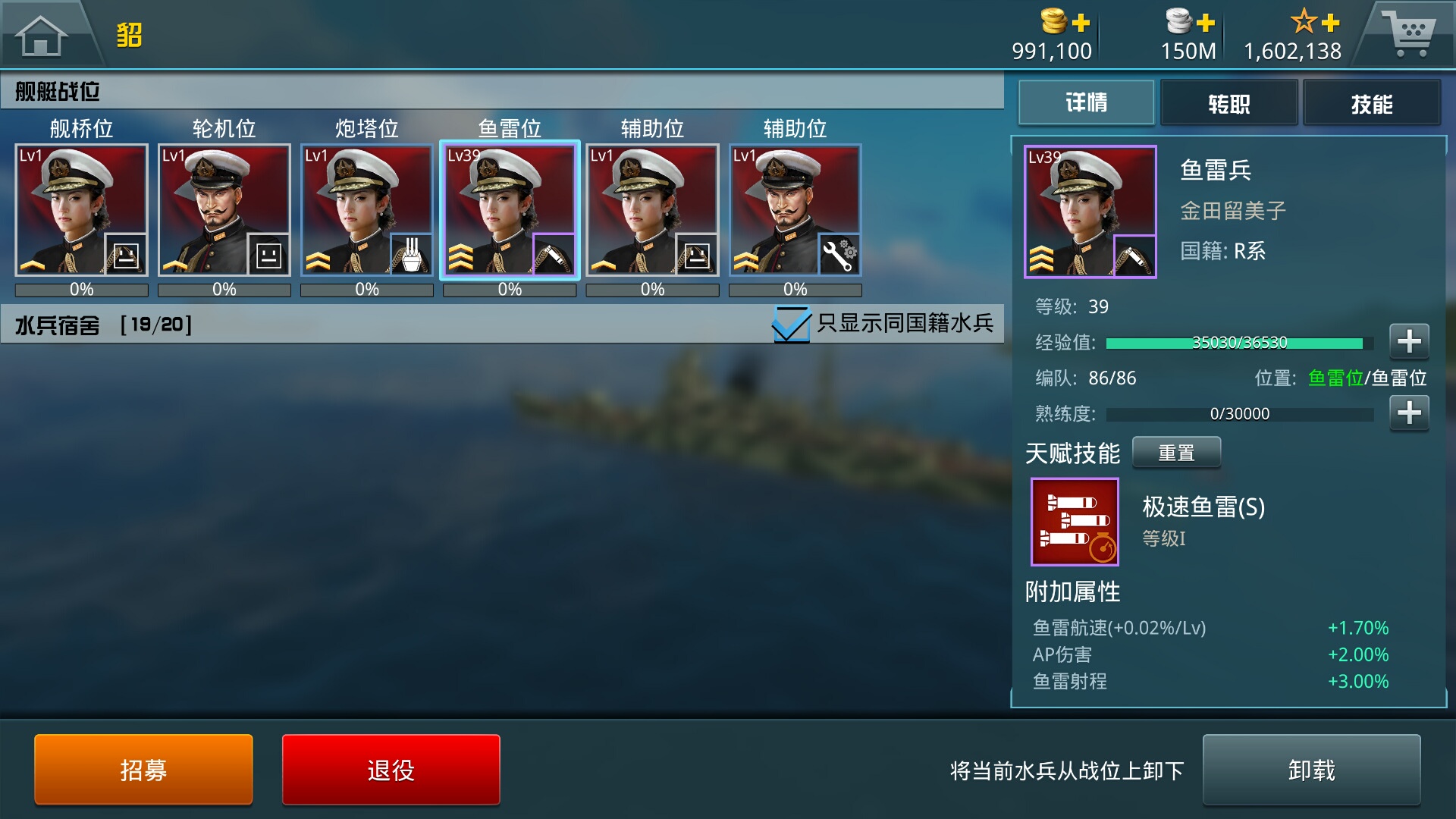This screenshot has height=819, width=1456.
Task: Toggle 只显示同国籍水兵 checkbox
Action: pos(791,324)
